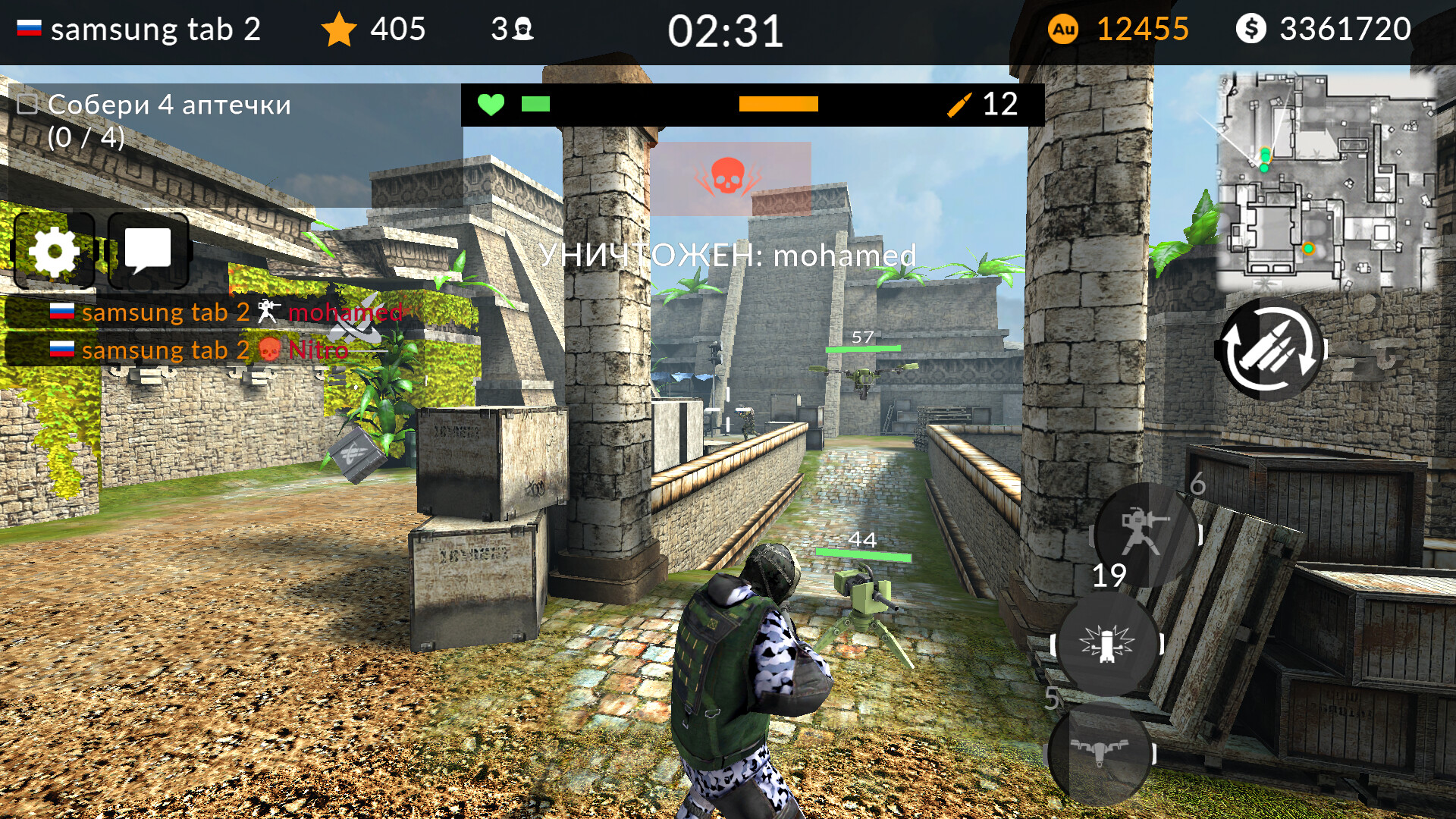1456x819 pixels.
Task: Tap the players count with mask icon
Action: click(x=513, y=29)
